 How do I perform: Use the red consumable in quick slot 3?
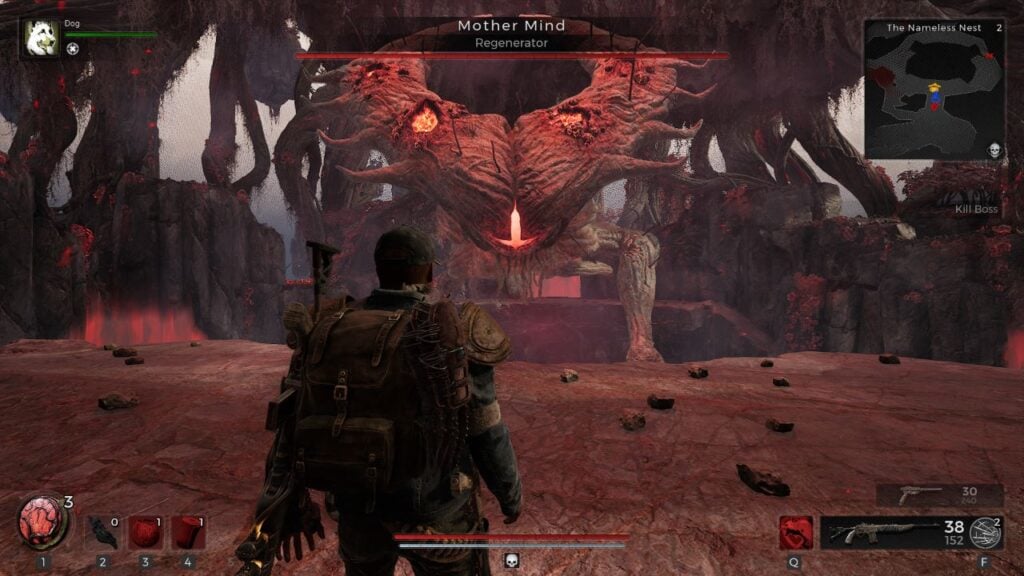(x=146, y=532)
